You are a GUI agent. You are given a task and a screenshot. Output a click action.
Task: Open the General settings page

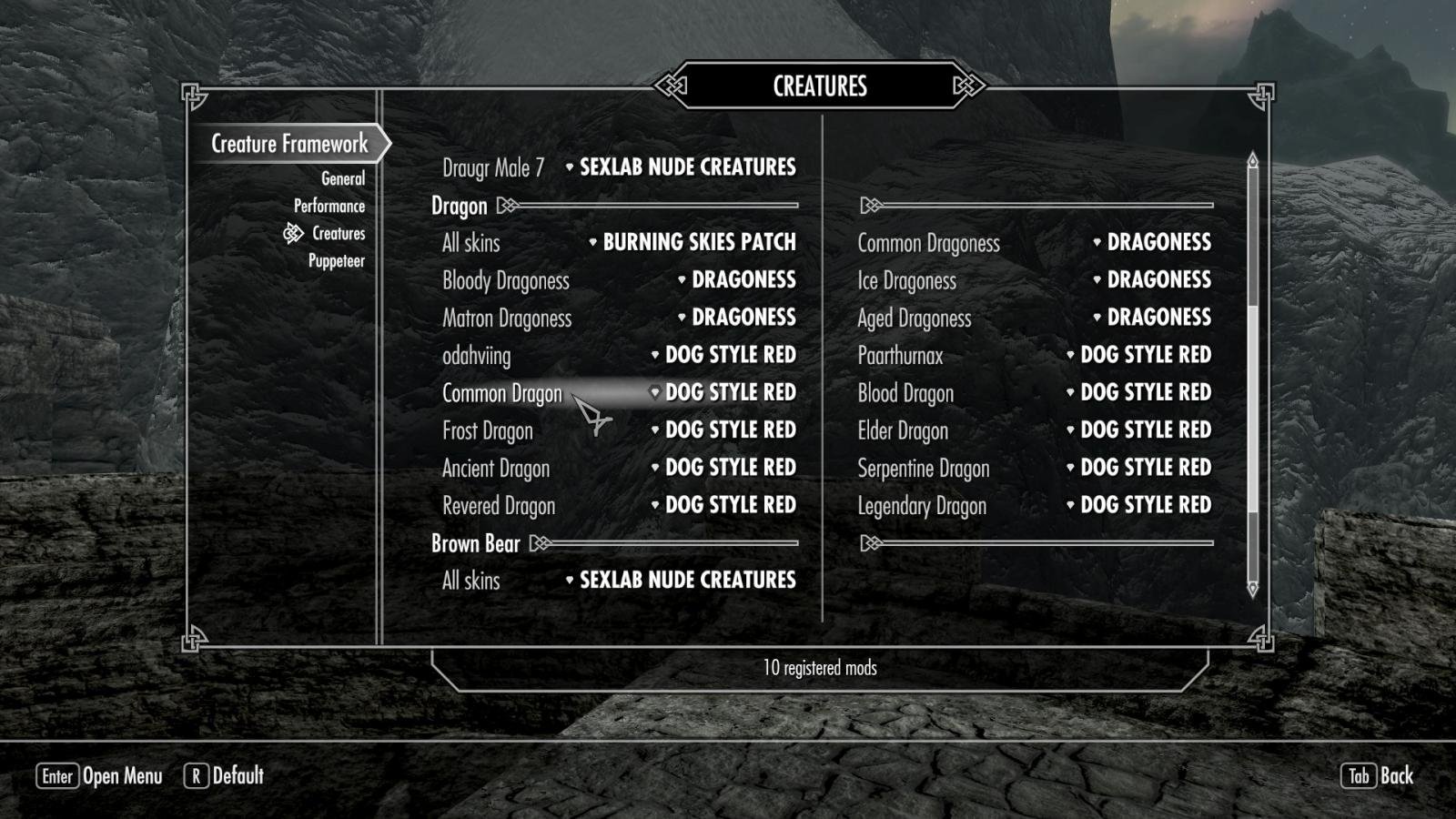(x=342, y=178)
